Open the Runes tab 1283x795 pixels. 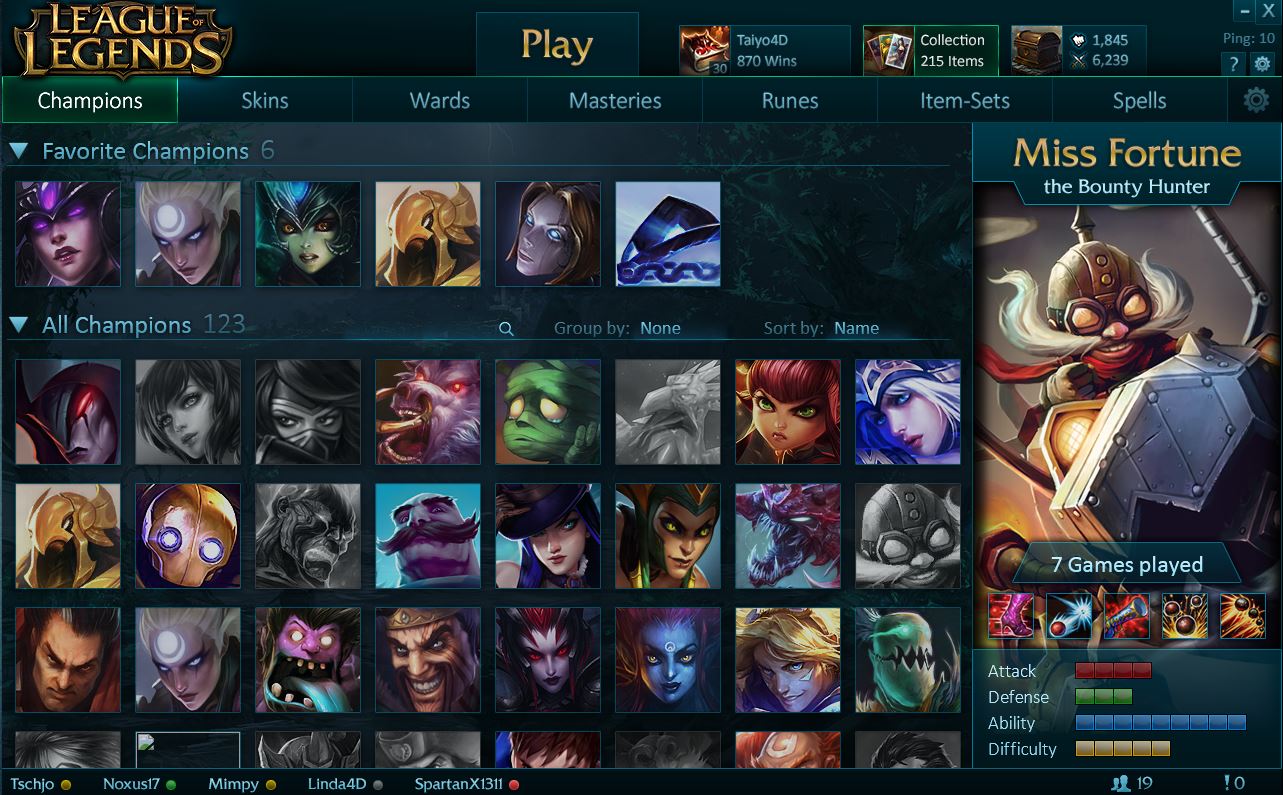789,100
